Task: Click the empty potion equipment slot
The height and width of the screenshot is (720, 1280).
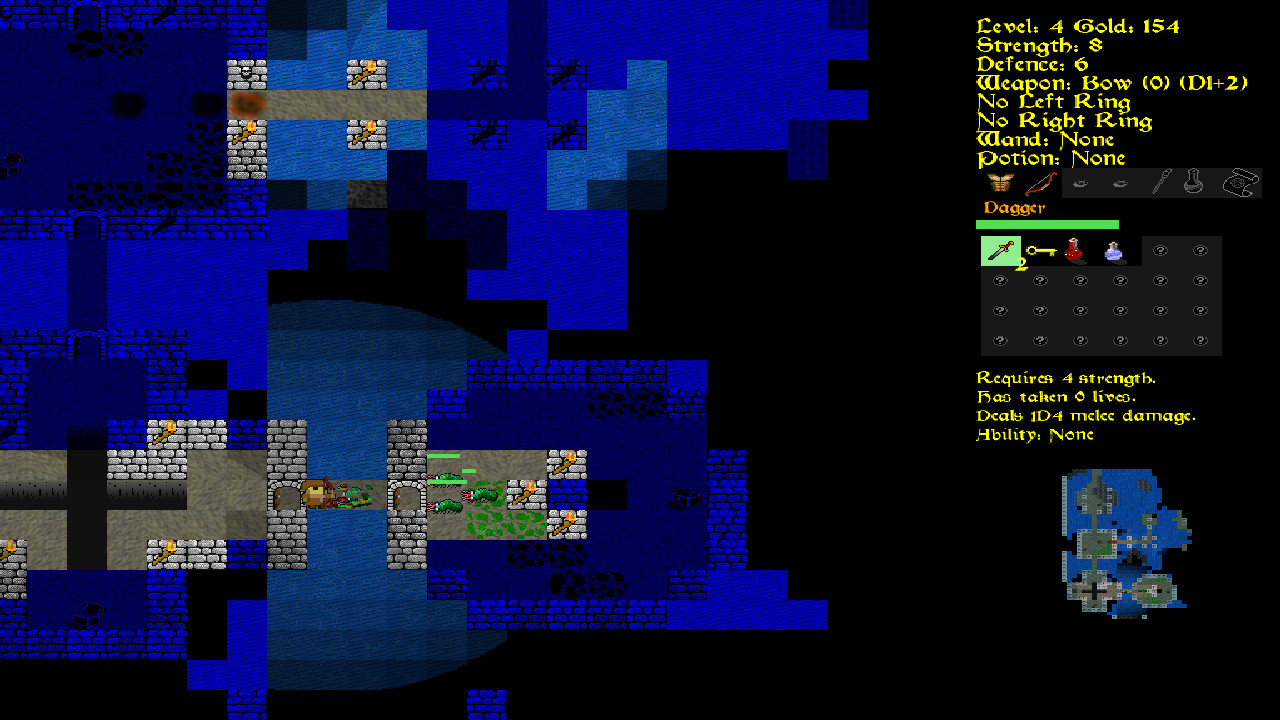Action: (1192, 182)
